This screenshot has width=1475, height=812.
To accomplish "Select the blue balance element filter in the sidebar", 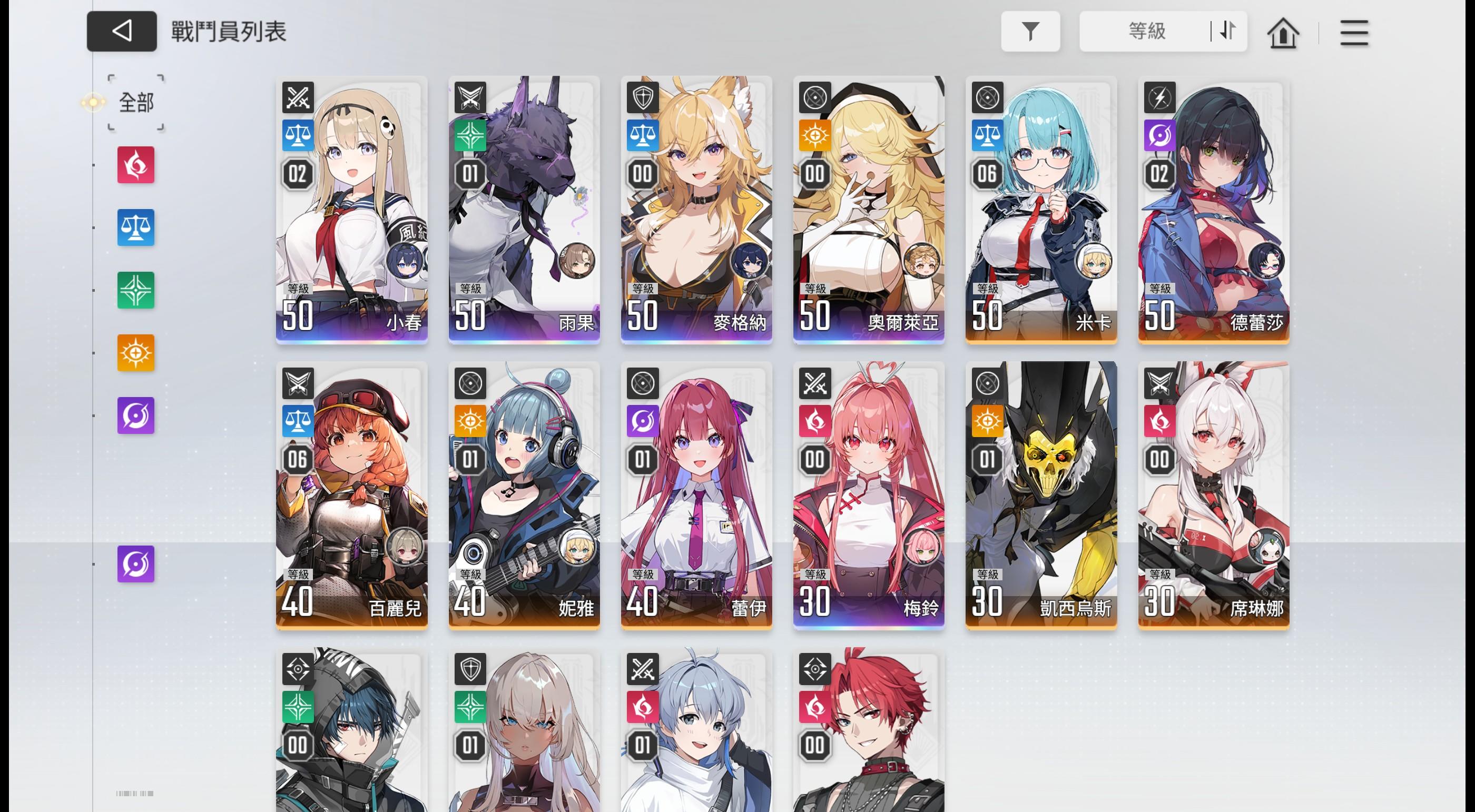I will (x=136, y=227).
